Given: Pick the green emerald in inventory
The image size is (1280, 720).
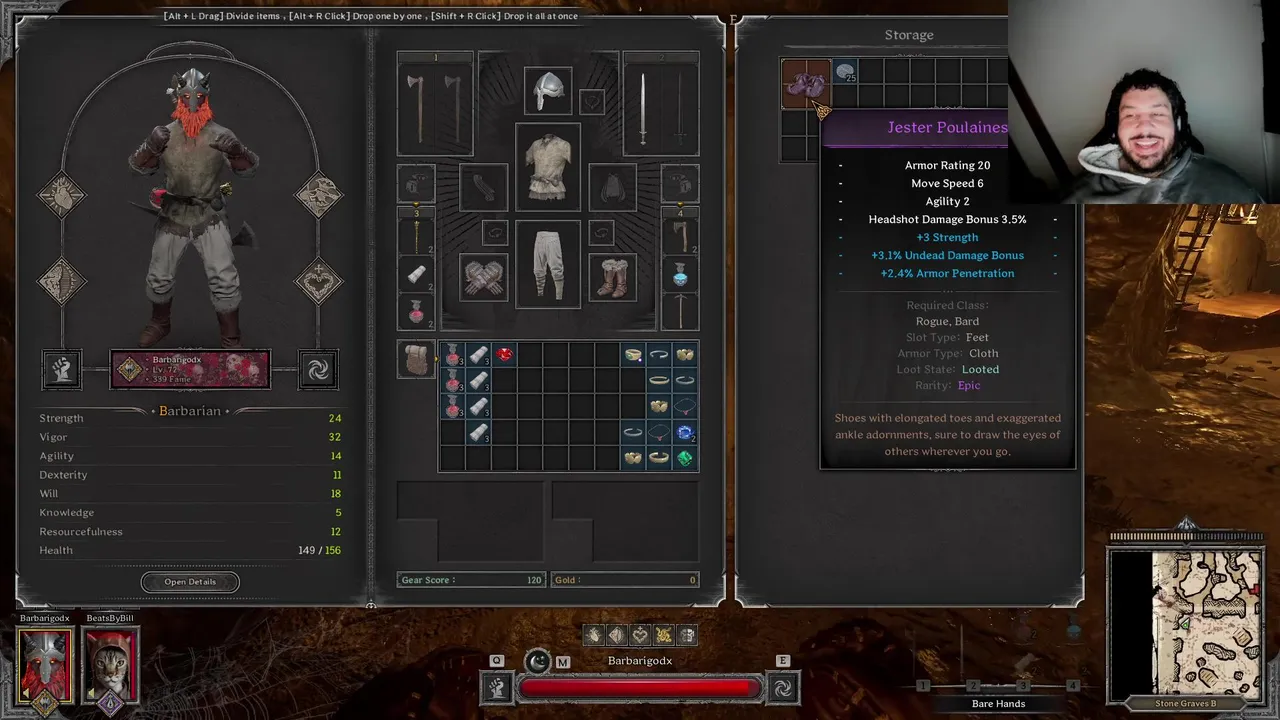Looking at the screenshot, I should click(685, 459).
